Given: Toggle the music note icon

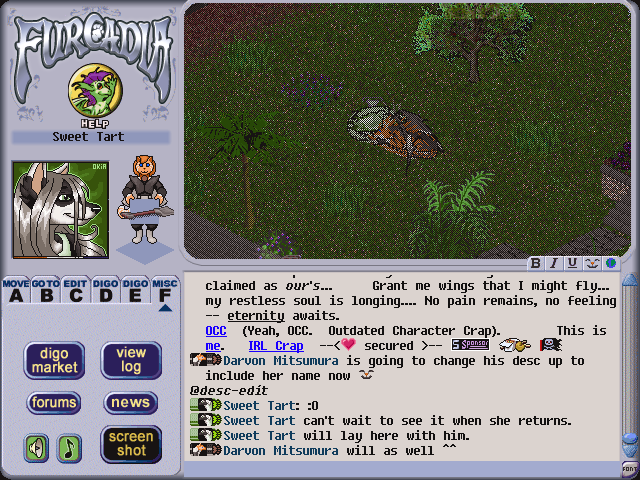Looking at the screenshot, I should (x=69, y=447).
